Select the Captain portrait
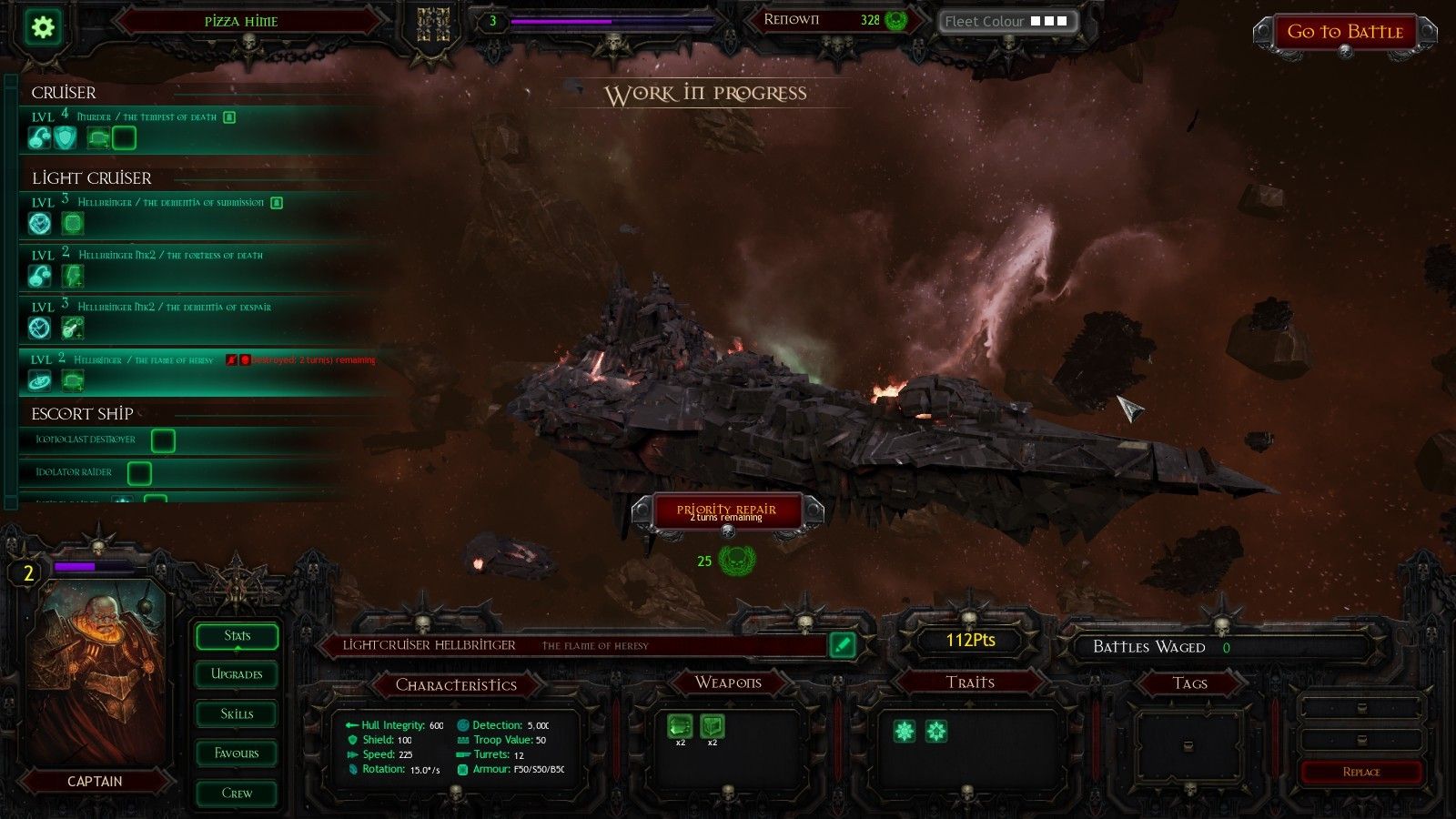The width and height of the screenshot is (1456, 819). click(x=96, y=673)
